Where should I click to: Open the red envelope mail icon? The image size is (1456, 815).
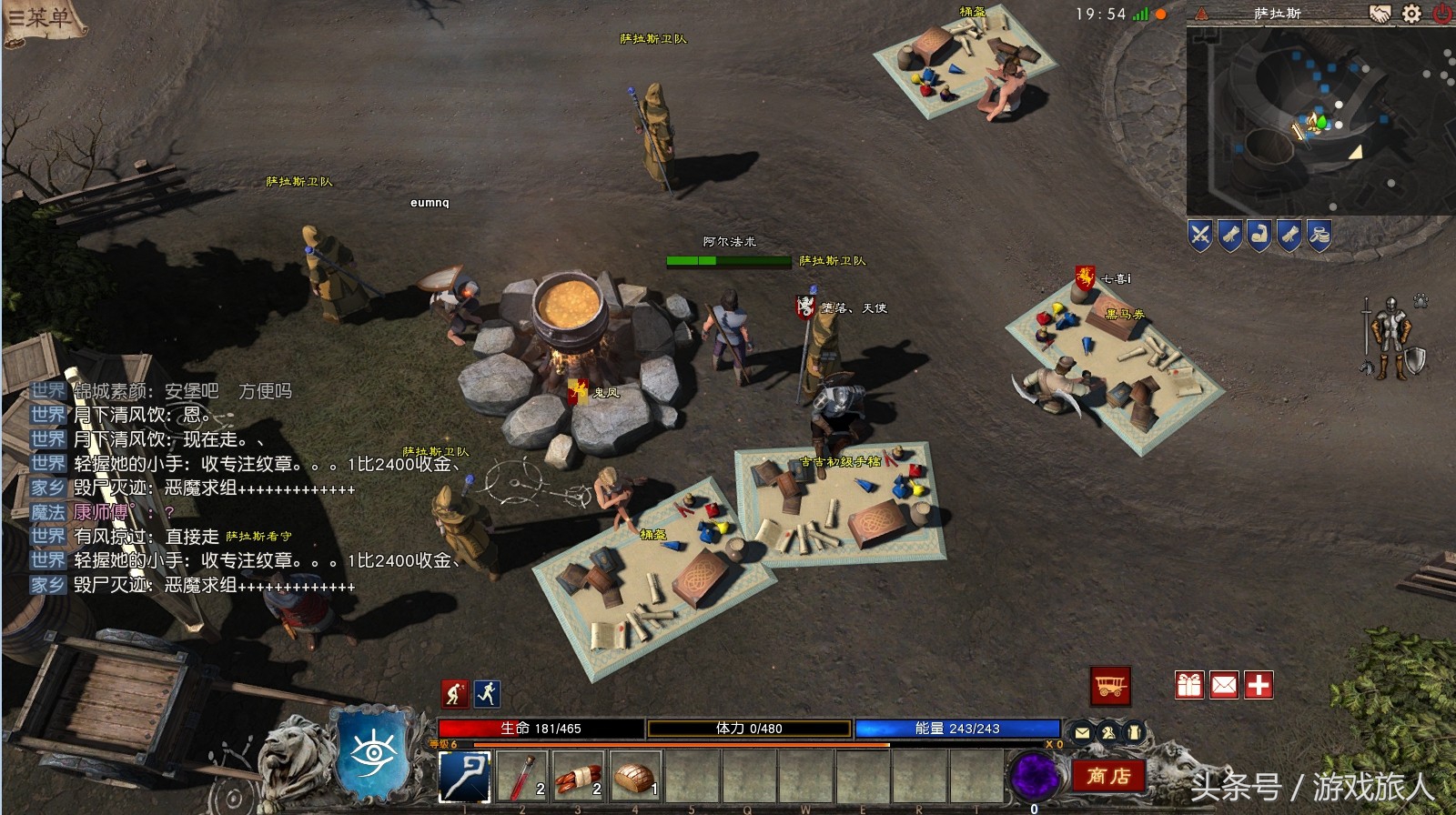click(x=1224, y=685)
